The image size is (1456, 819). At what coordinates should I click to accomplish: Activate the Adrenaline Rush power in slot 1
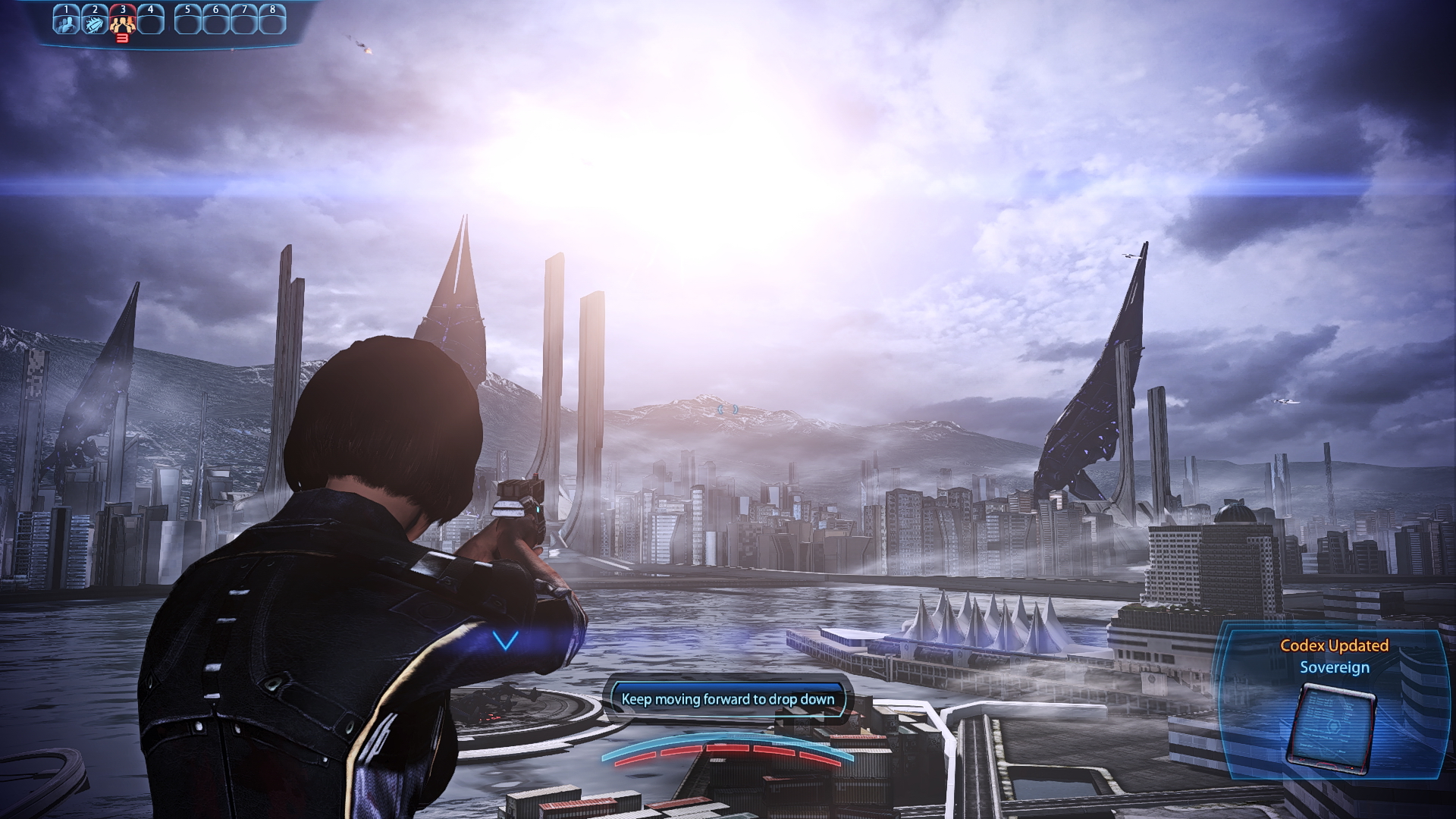[x=66, y=21]
